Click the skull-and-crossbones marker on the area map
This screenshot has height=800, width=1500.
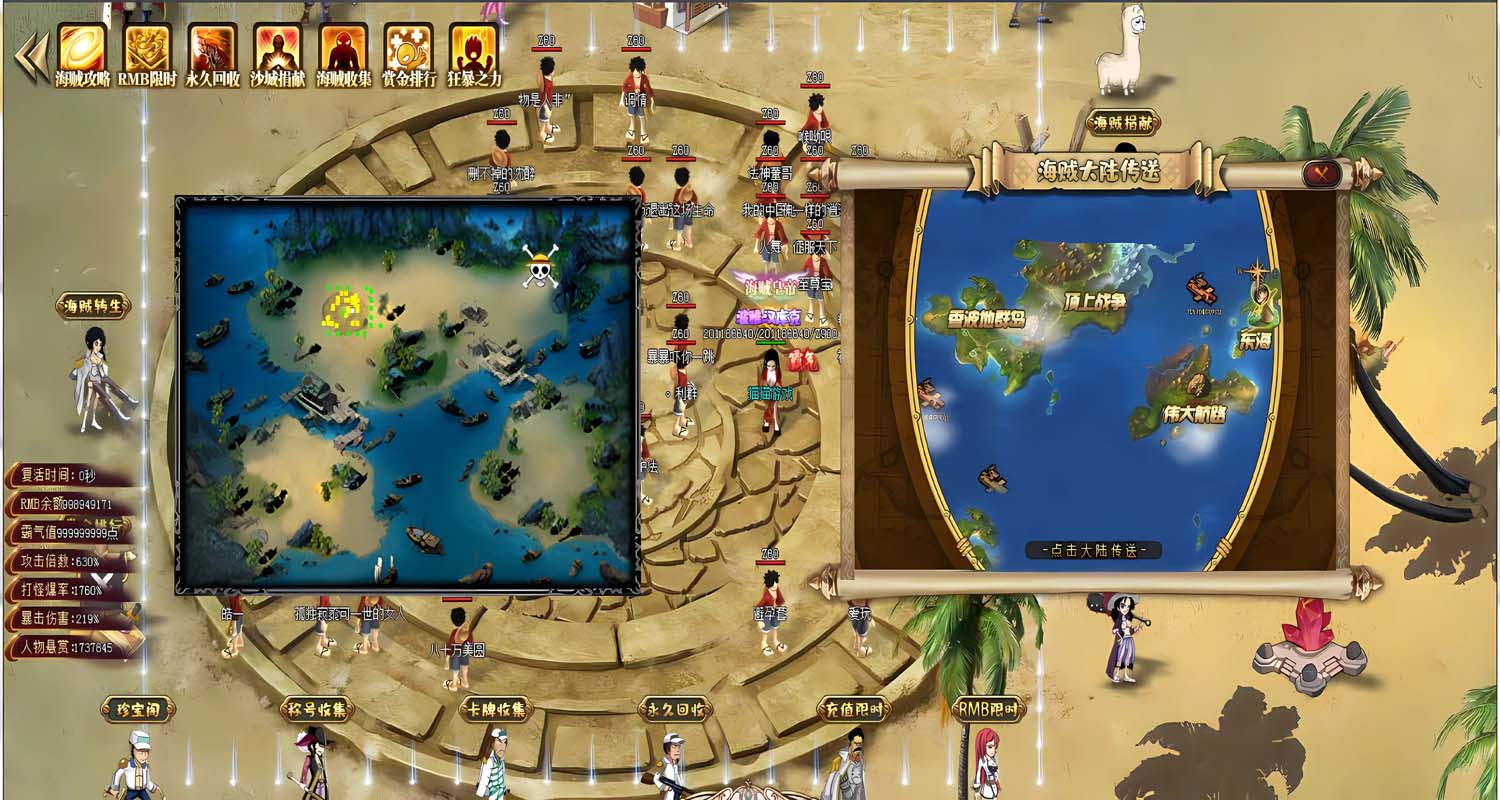[540, 267]
